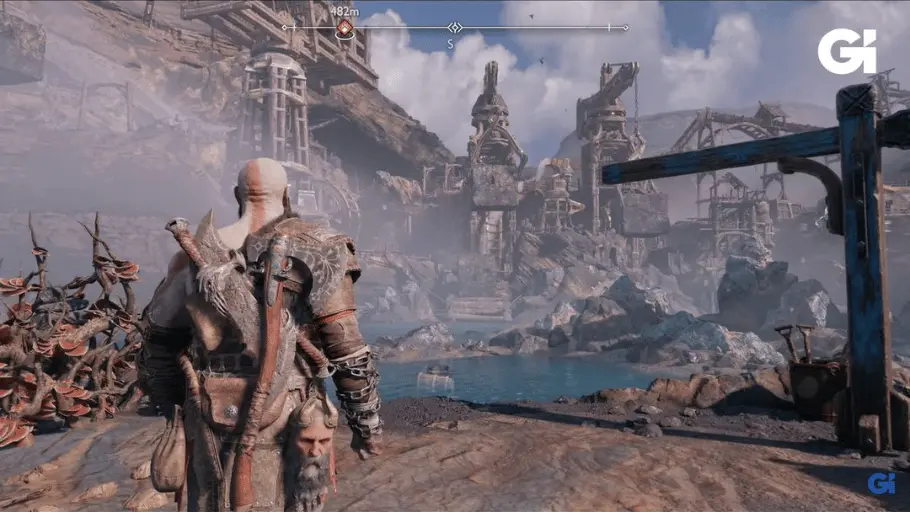Click the compass bar's center heading diamond
The height and width of the screenshot is (512, 910).
pyautogui.click(x=454, y=28)
